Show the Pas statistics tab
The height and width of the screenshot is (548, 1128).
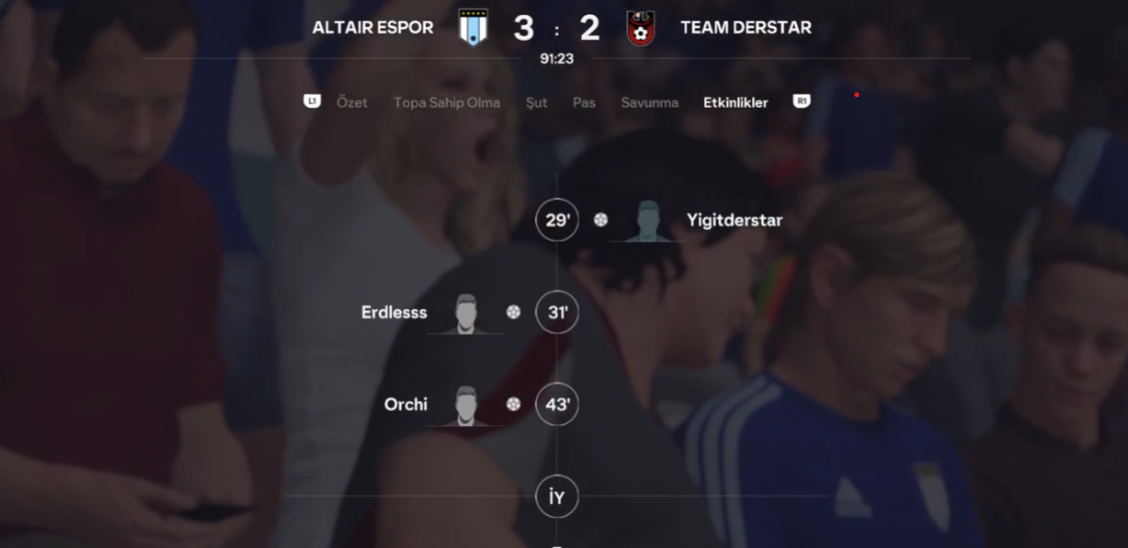pos(584,102)
